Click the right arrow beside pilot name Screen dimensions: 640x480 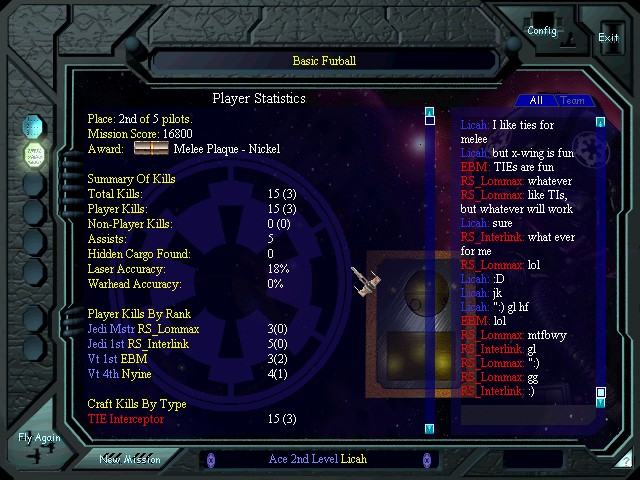coord(427,459)
